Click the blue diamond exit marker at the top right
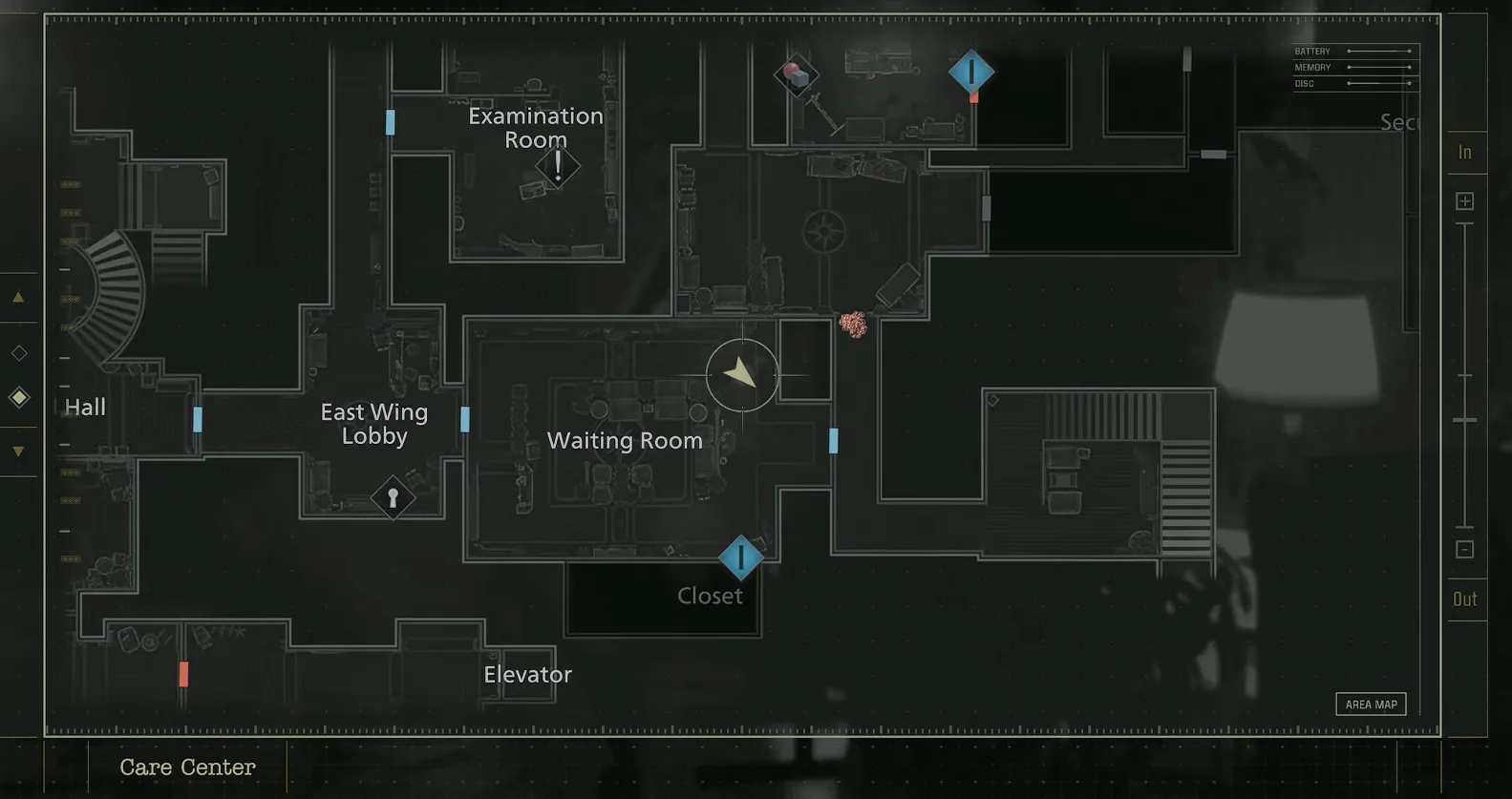 [x=972, y=71]
